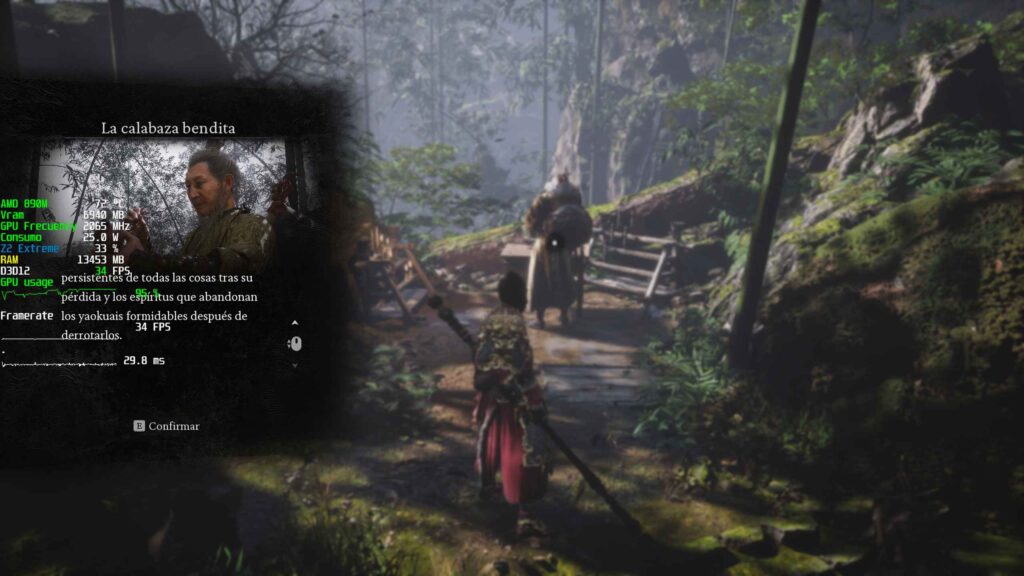Confirm the La calabaza bendita tutorial
Image resolution: width=1024 pixels, height=576 pixels.
[167, 426]
